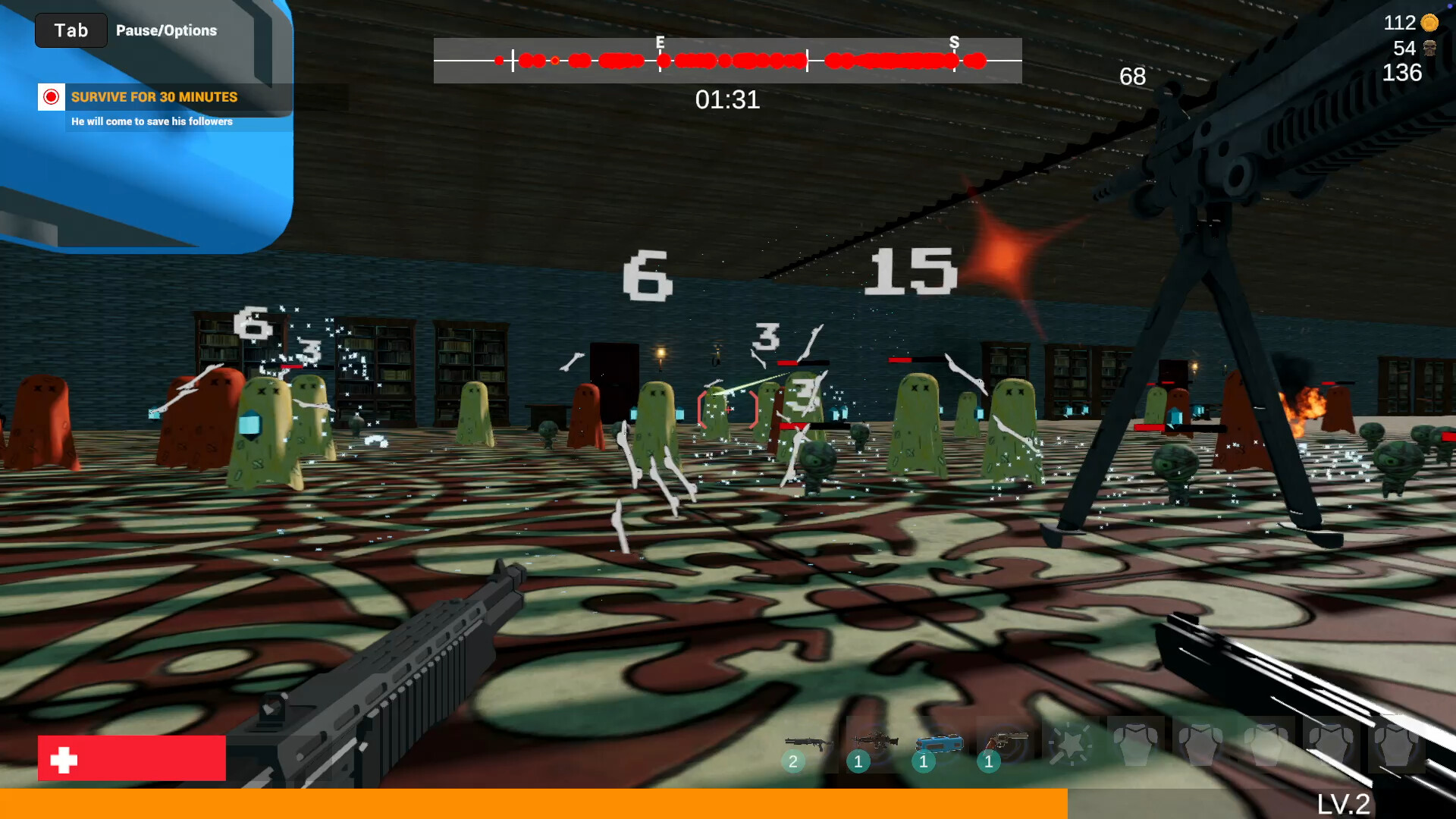Click the magic wand star slot
This screenshot has height=819, width=1456.
1069,745
